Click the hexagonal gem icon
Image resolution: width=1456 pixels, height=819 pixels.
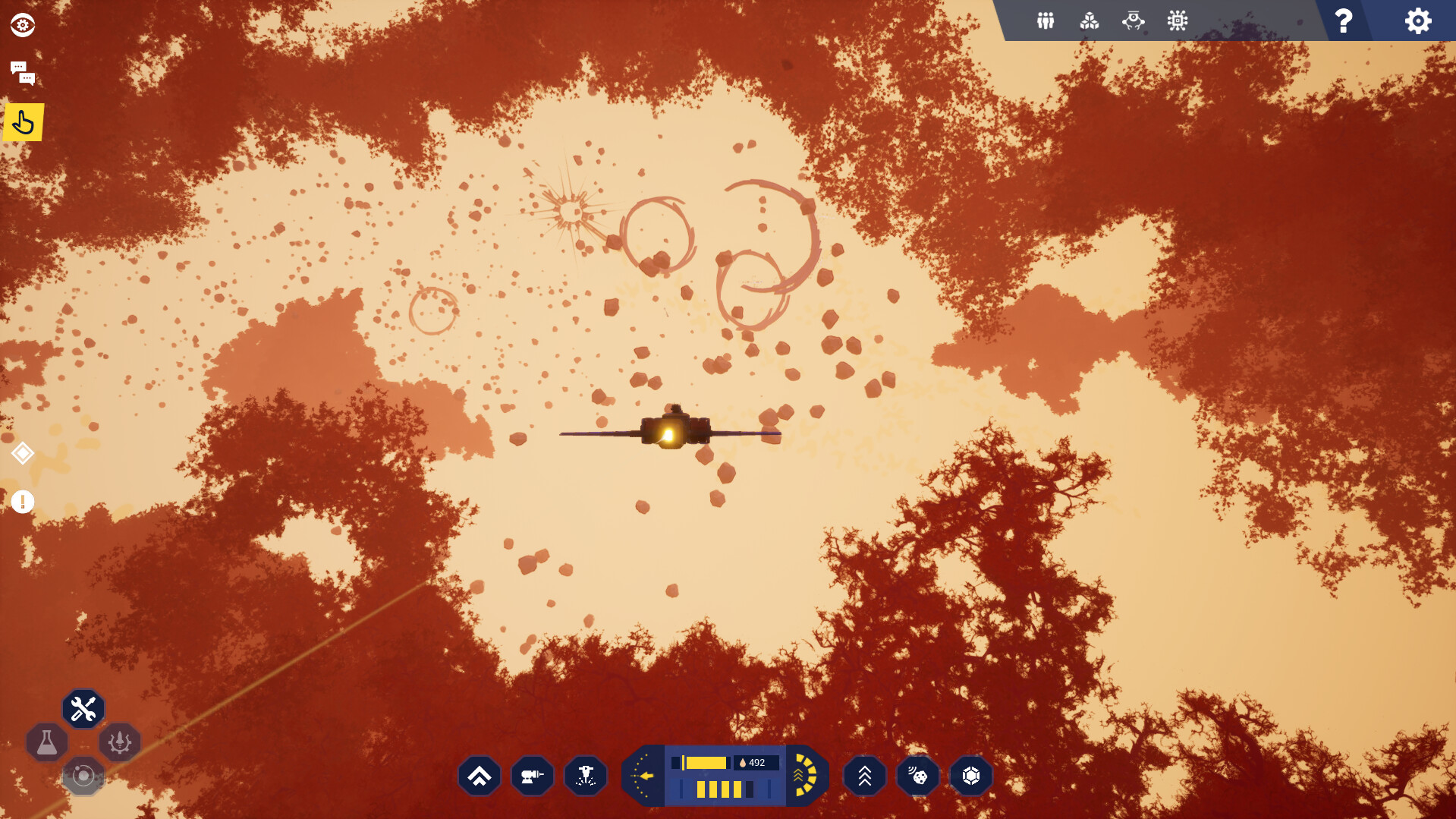pos(970,775)
